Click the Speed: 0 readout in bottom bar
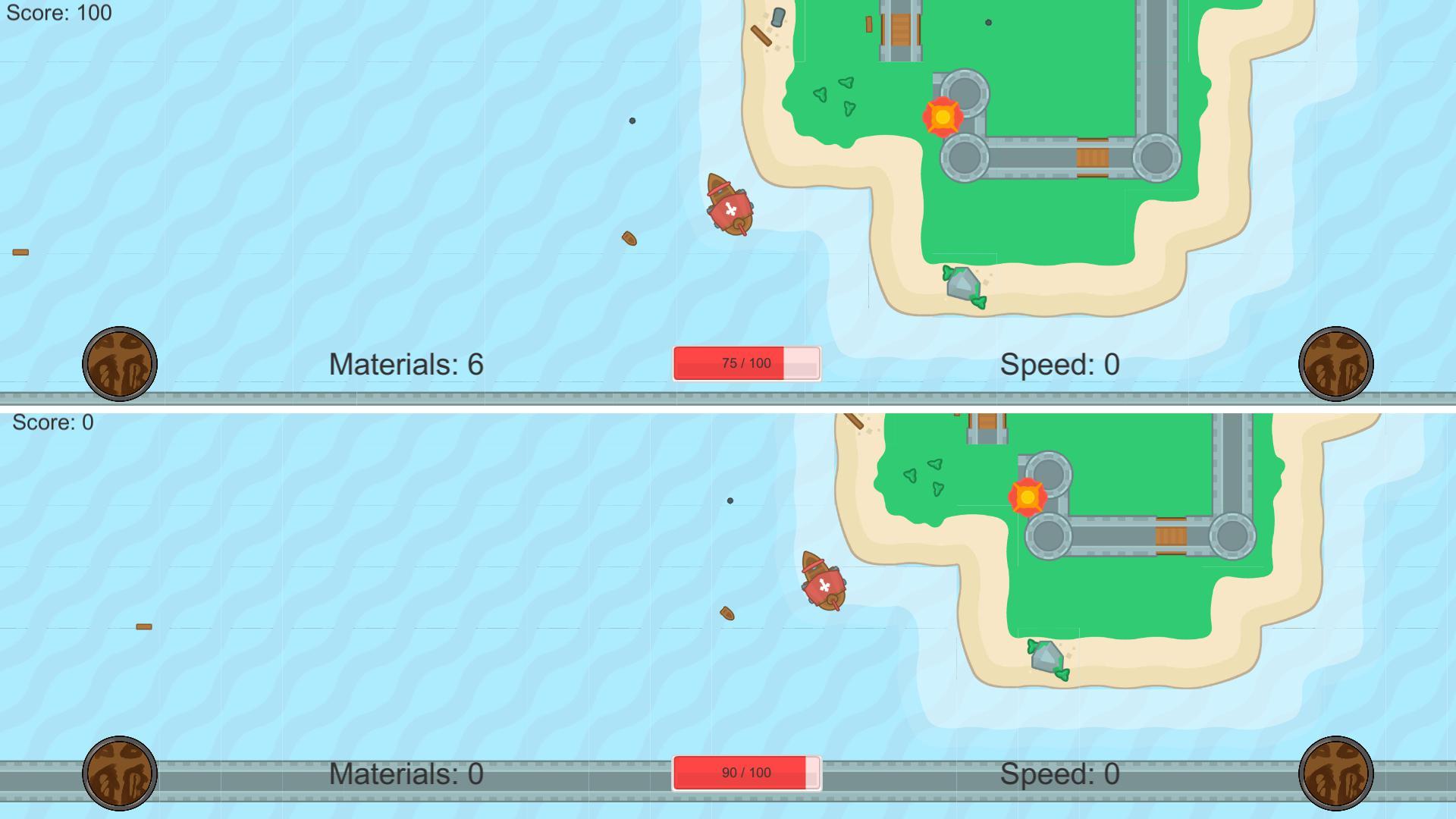1456x819 pixels. point(1059,773)
